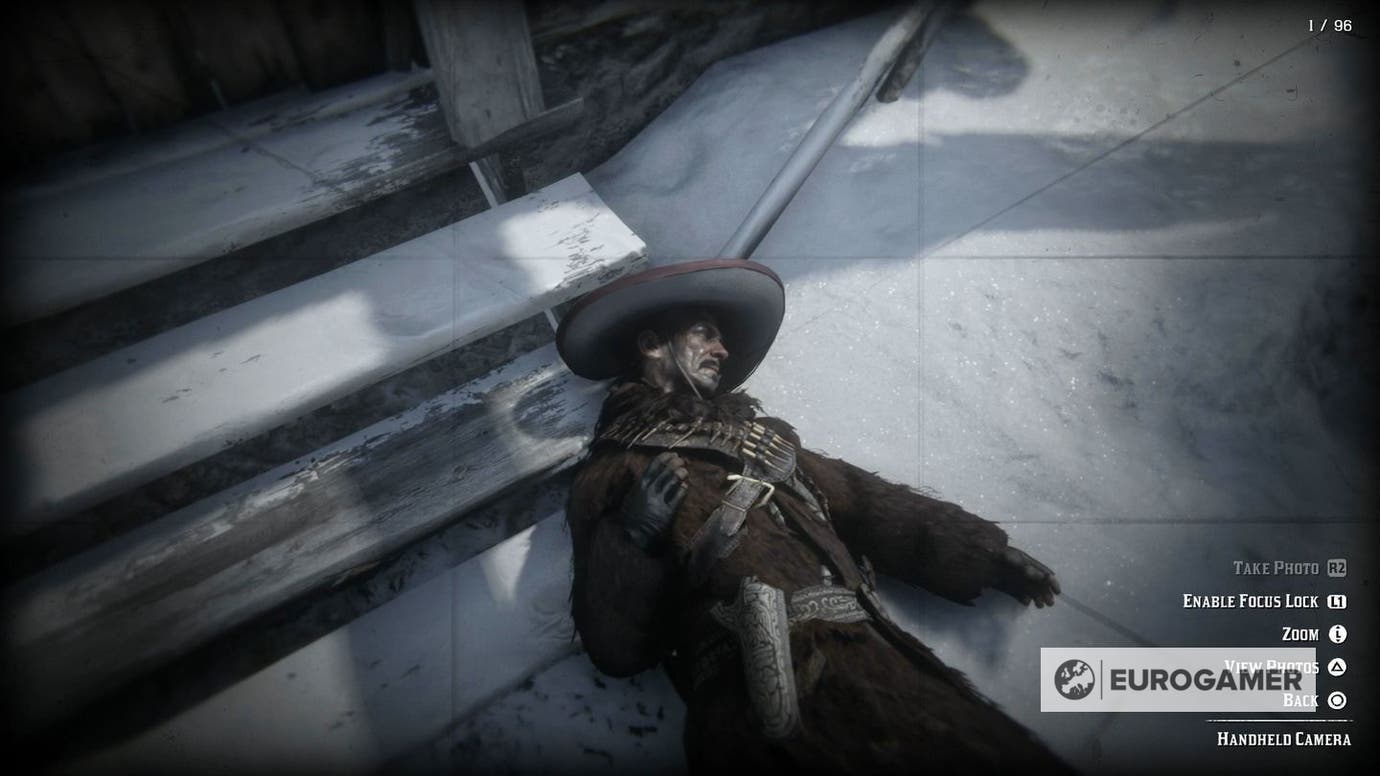Screen dimensions: 1380x776
Task: Click the Take Photo button
Action: pos(1276,567)
